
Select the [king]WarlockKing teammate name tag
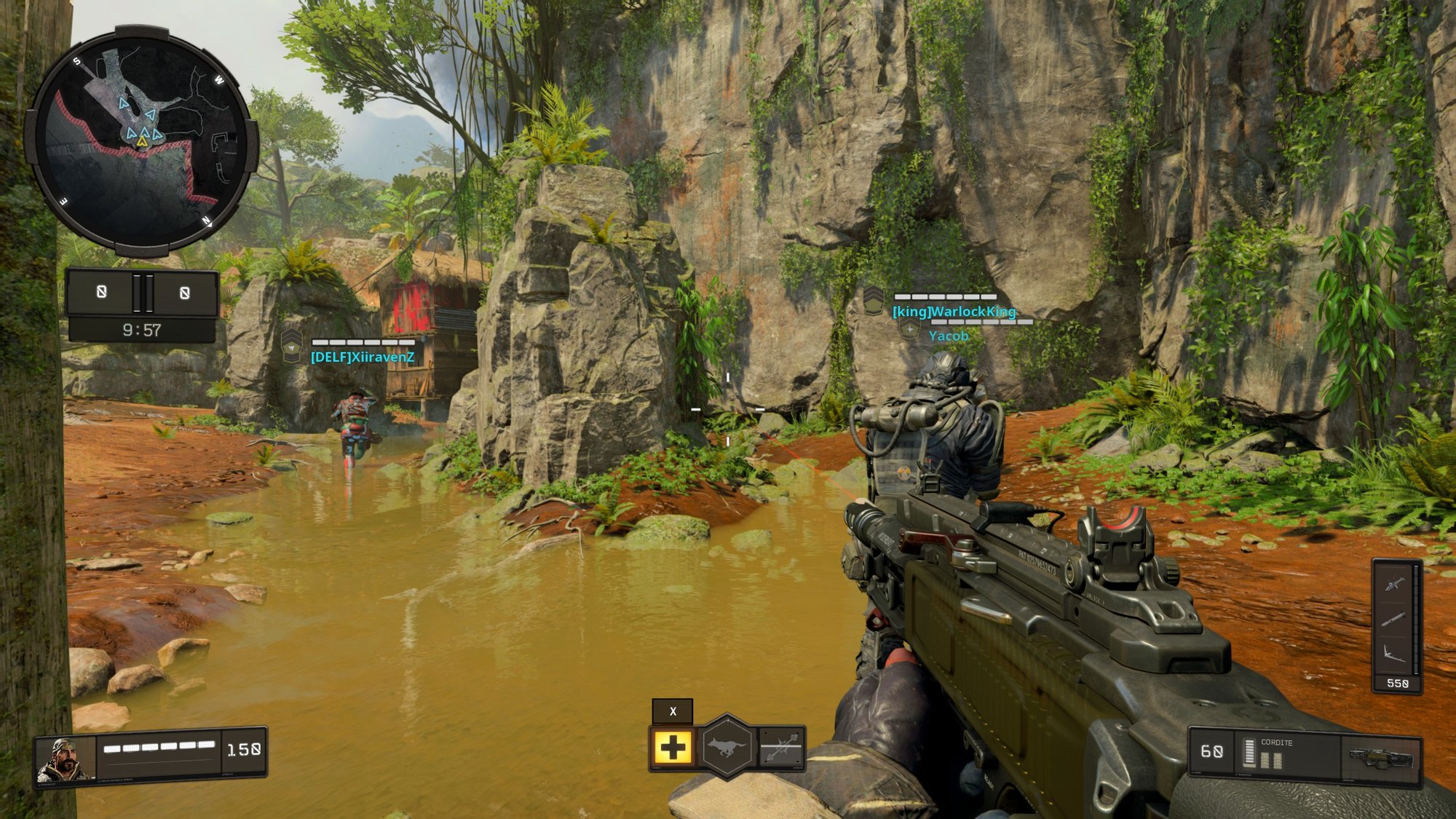954,312
